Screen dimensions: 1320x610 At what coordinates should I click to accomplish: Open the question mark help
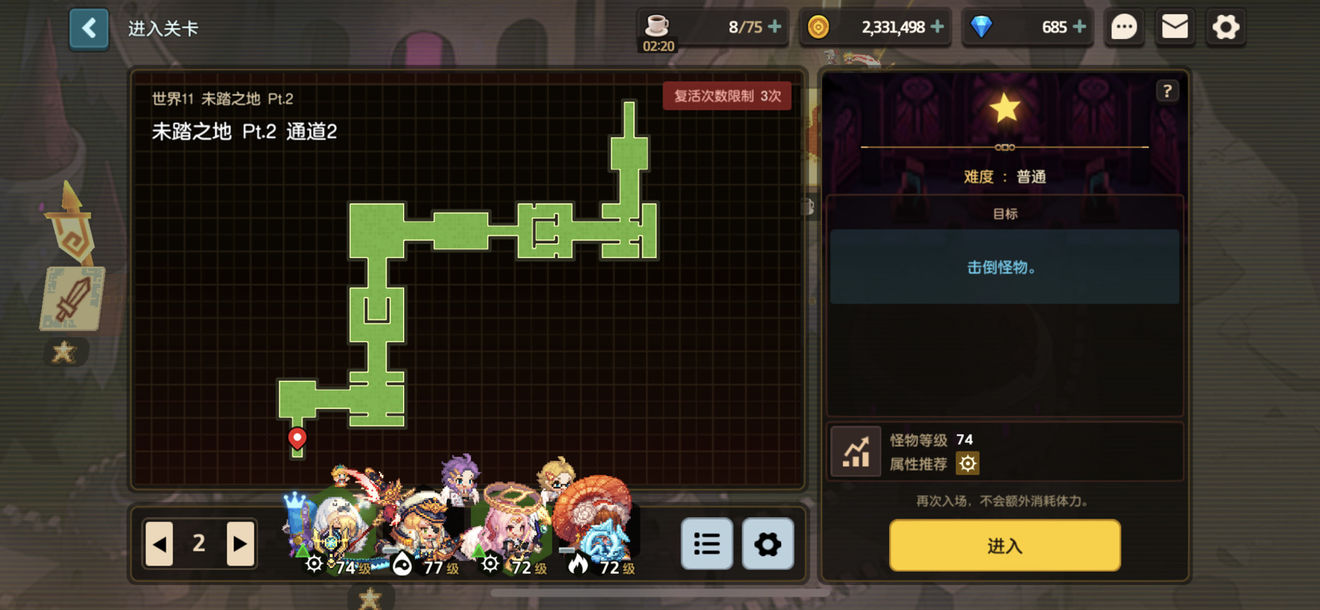(x=1167, y=91)
